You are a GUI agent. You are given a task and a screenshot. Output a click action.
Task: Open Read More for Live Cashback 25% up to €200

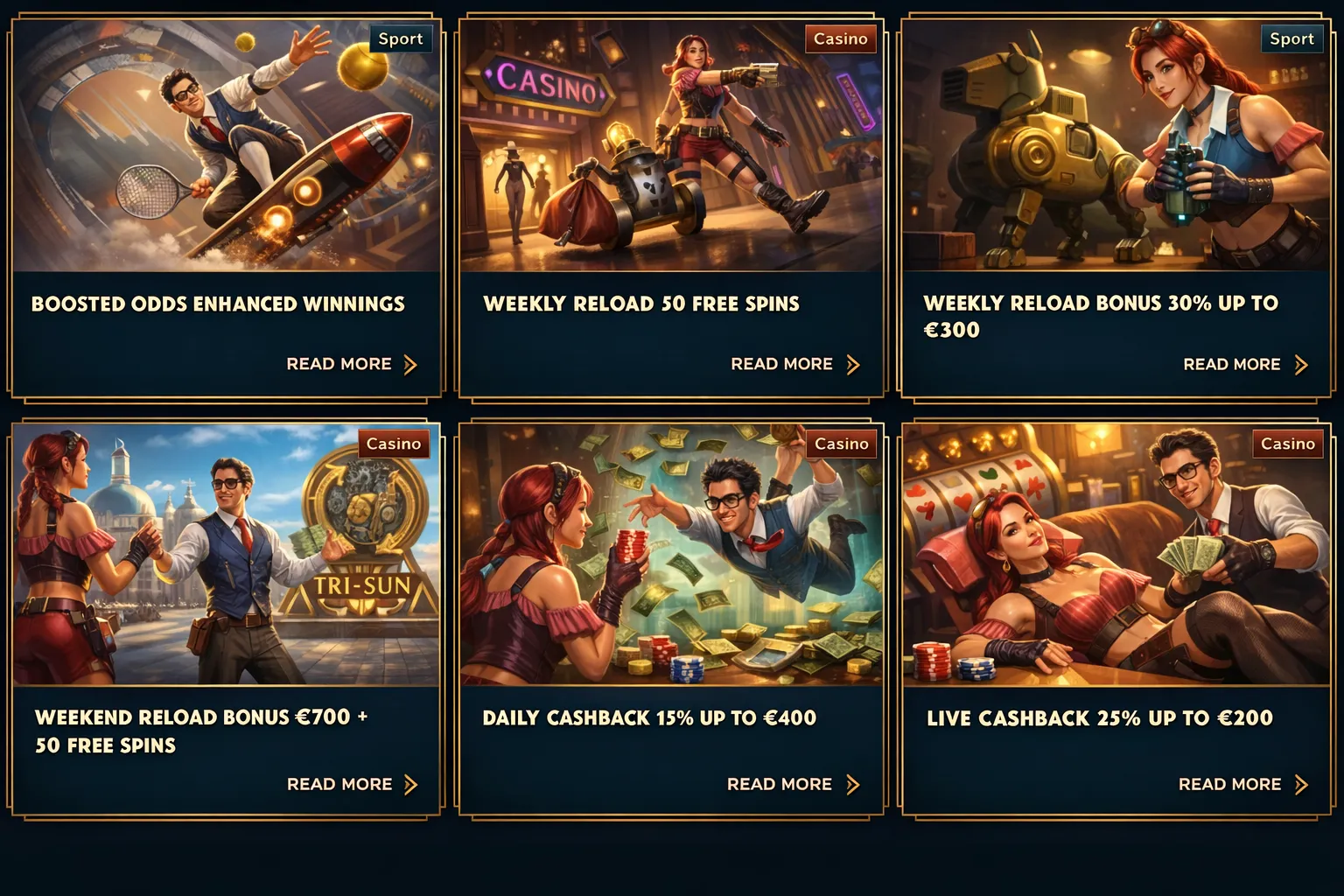point(1229,784)
